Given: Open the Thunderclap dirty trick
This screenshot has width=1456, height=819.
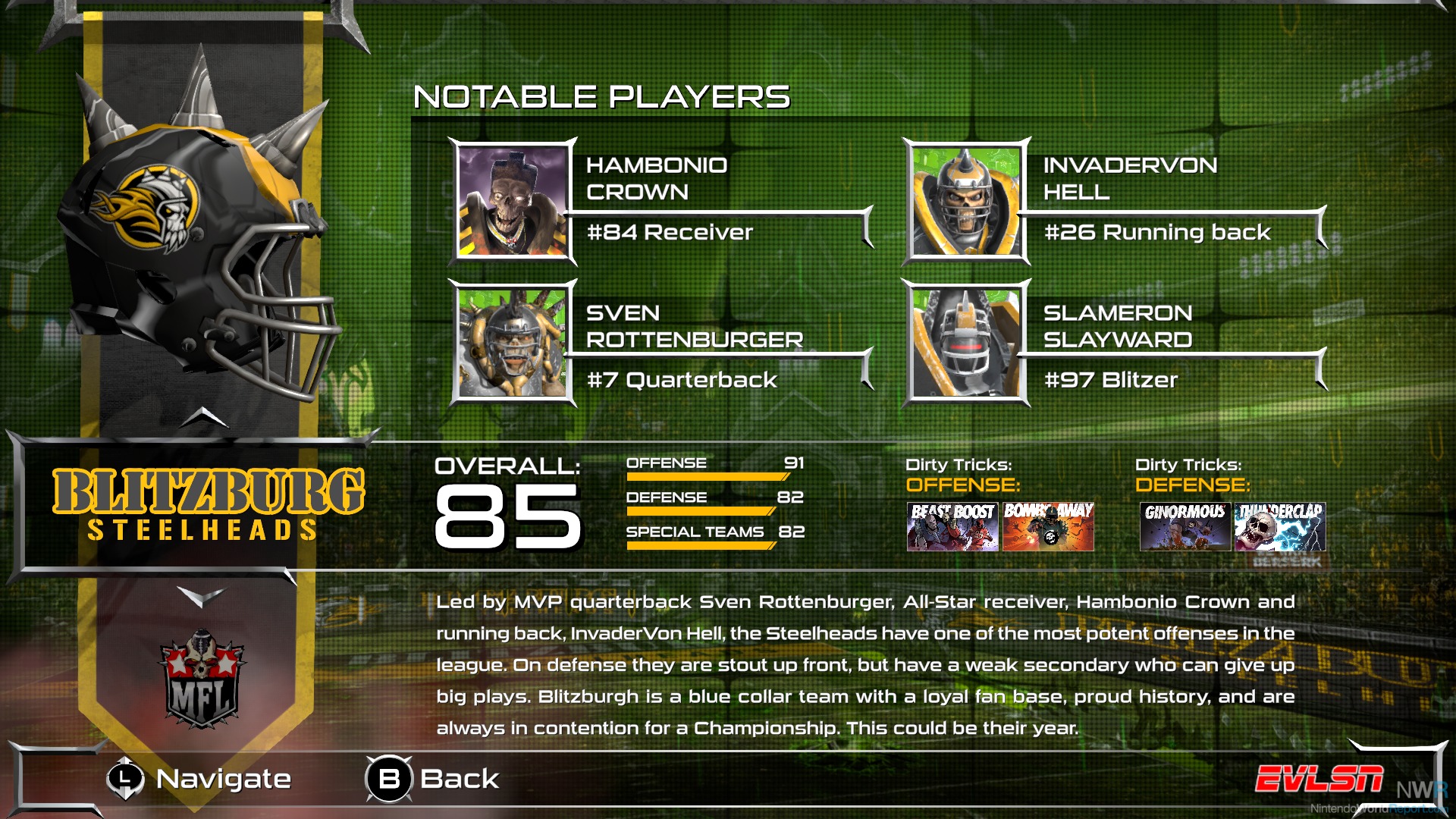Looking at the screenshot, I should (1280, 526).
